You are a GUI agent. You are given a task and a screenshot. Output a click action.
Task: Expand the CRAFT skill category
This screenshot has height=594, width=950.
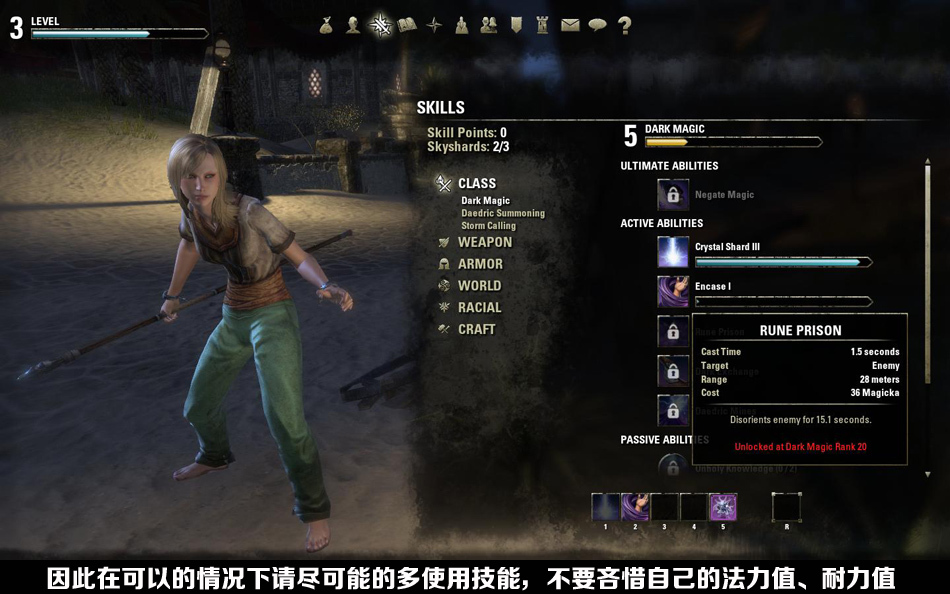(x=476, y=329)
